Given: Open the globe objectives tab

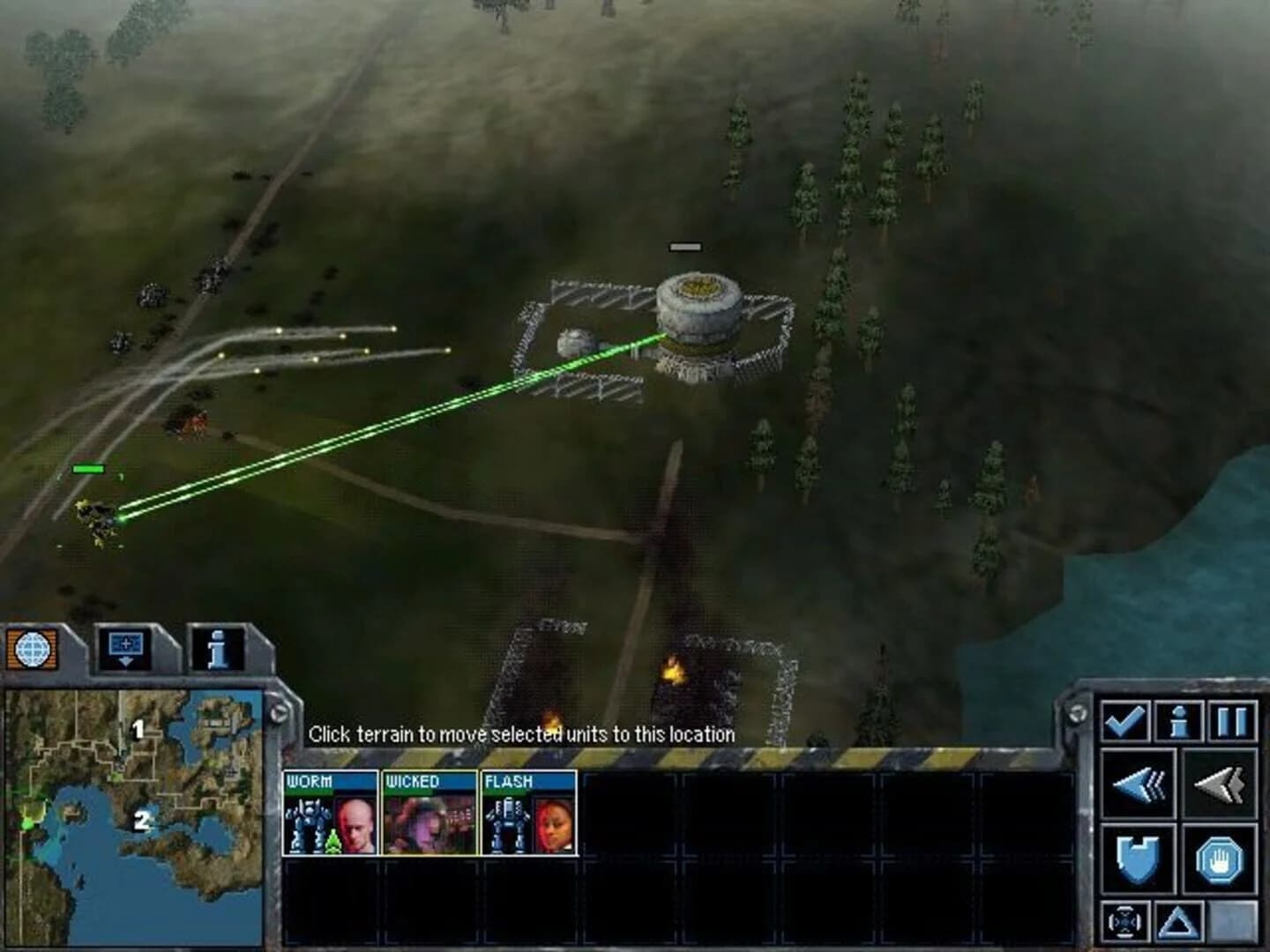Looking at the screenshot, I should (32, 648).
